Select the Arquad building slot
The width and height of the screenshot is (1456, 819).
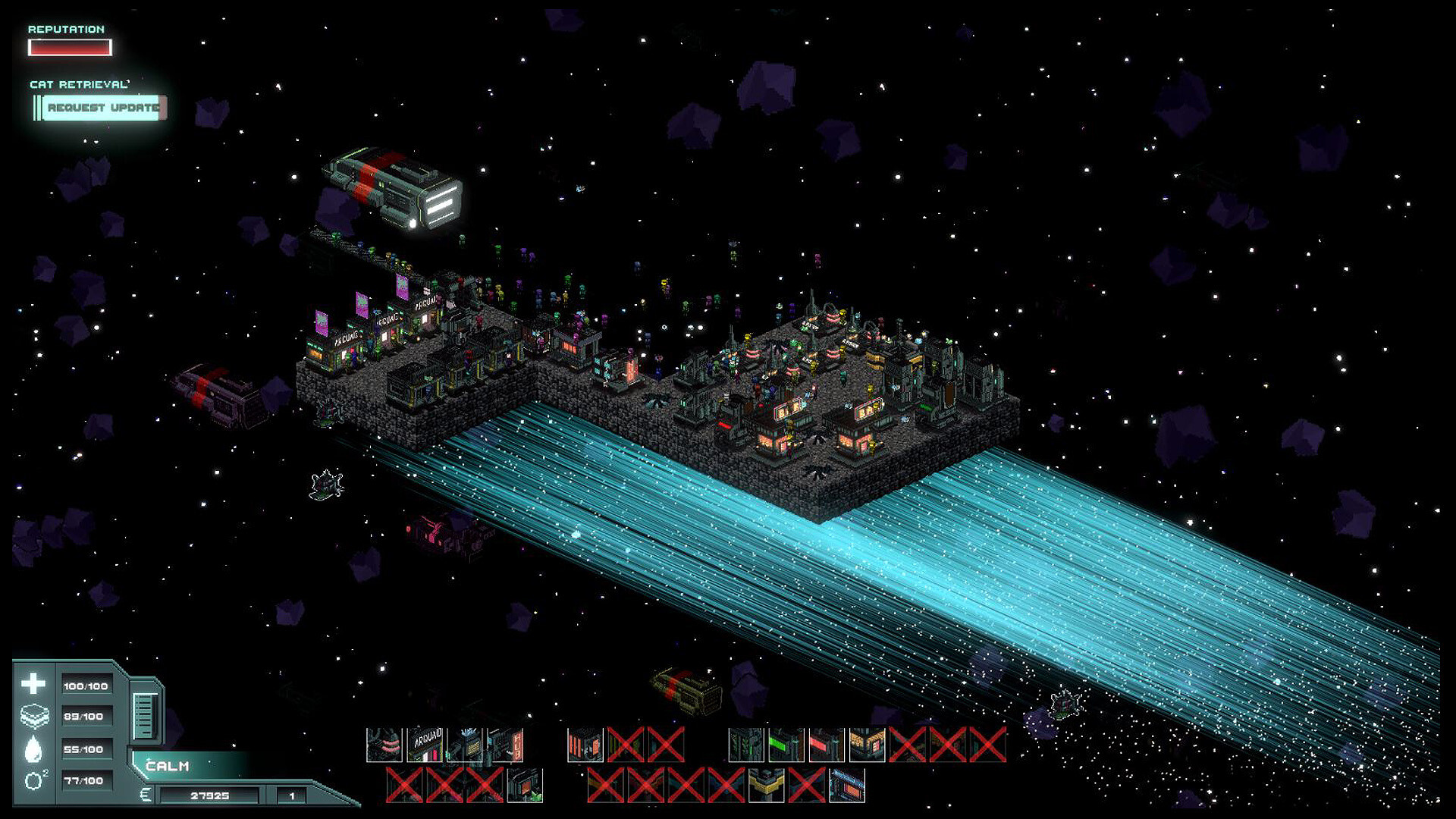pos(425,744)
